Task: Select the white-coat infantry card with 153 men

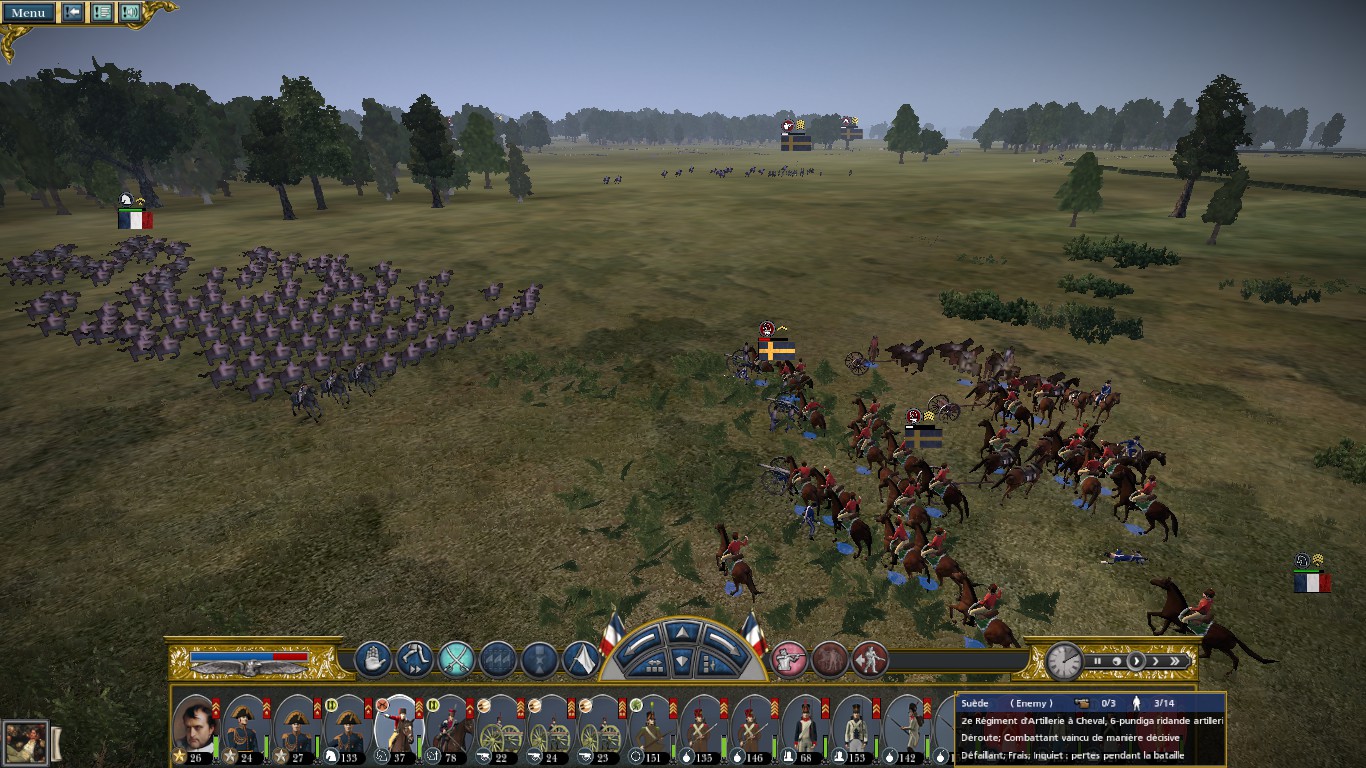Action: [x=856, y=727]
